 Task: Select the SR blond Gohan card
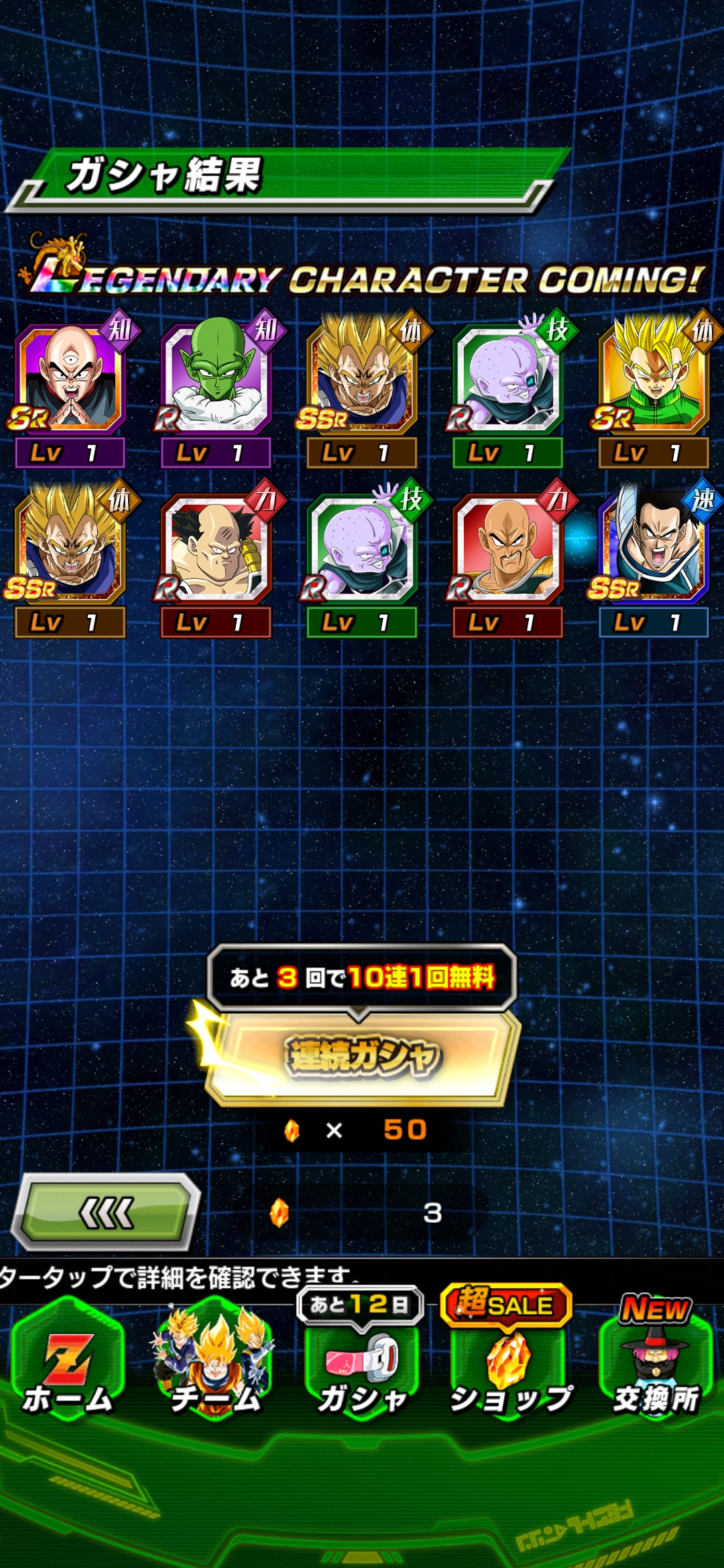click(654, 379)
